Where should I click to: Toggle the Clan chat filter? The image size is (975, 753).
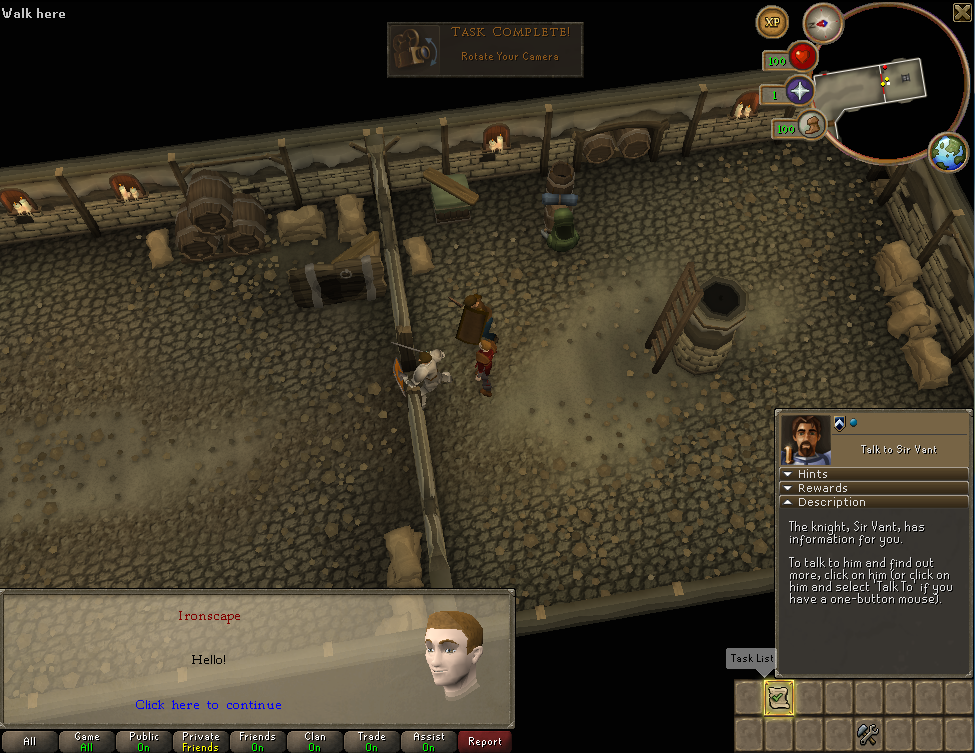coord(315,742)
